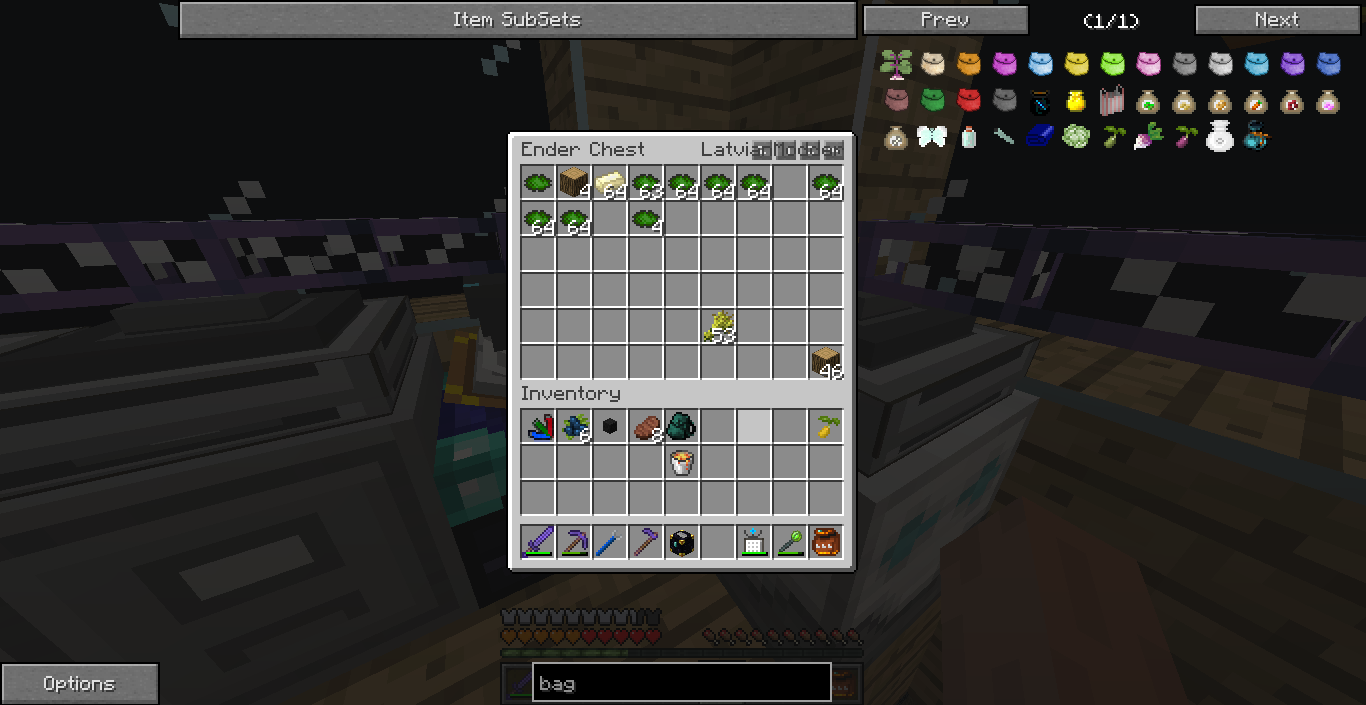Viewport: 1366px width, 705px height.
Task: Focus the item search box containing "bag"
Action: 681,684
